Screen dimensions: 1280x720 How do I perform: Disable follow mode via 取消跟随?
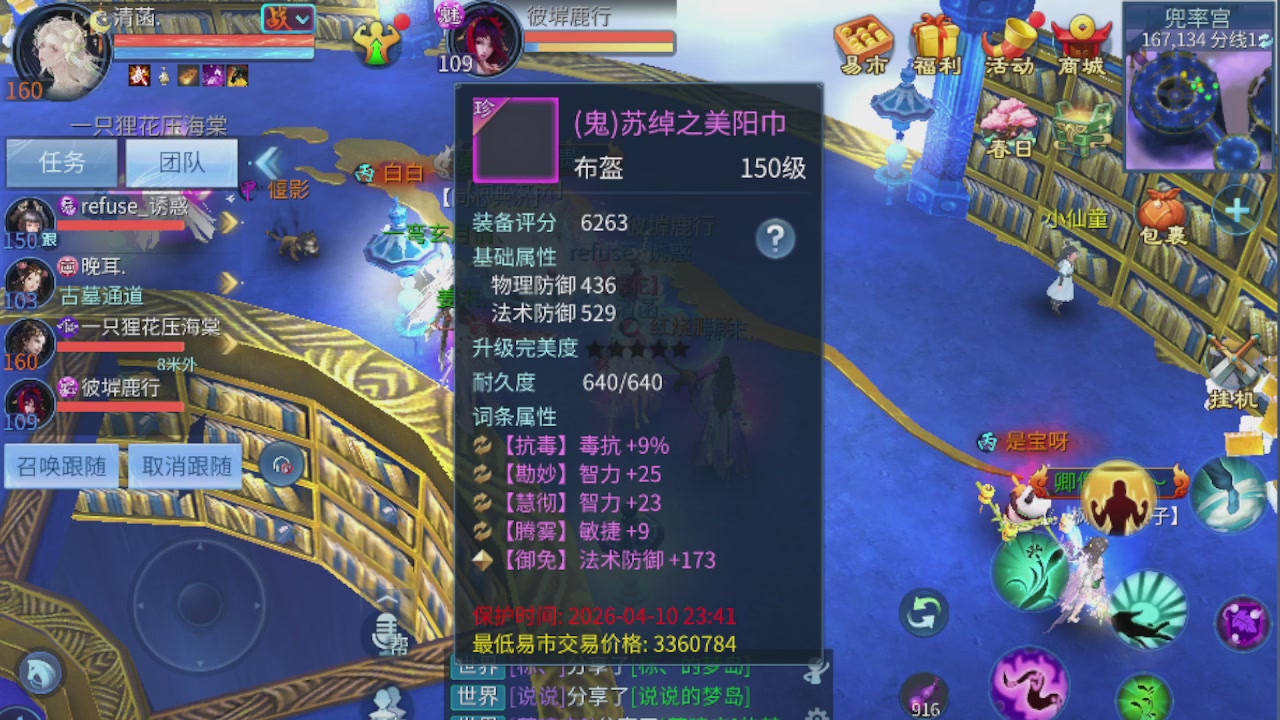click(x=185, y=465)
